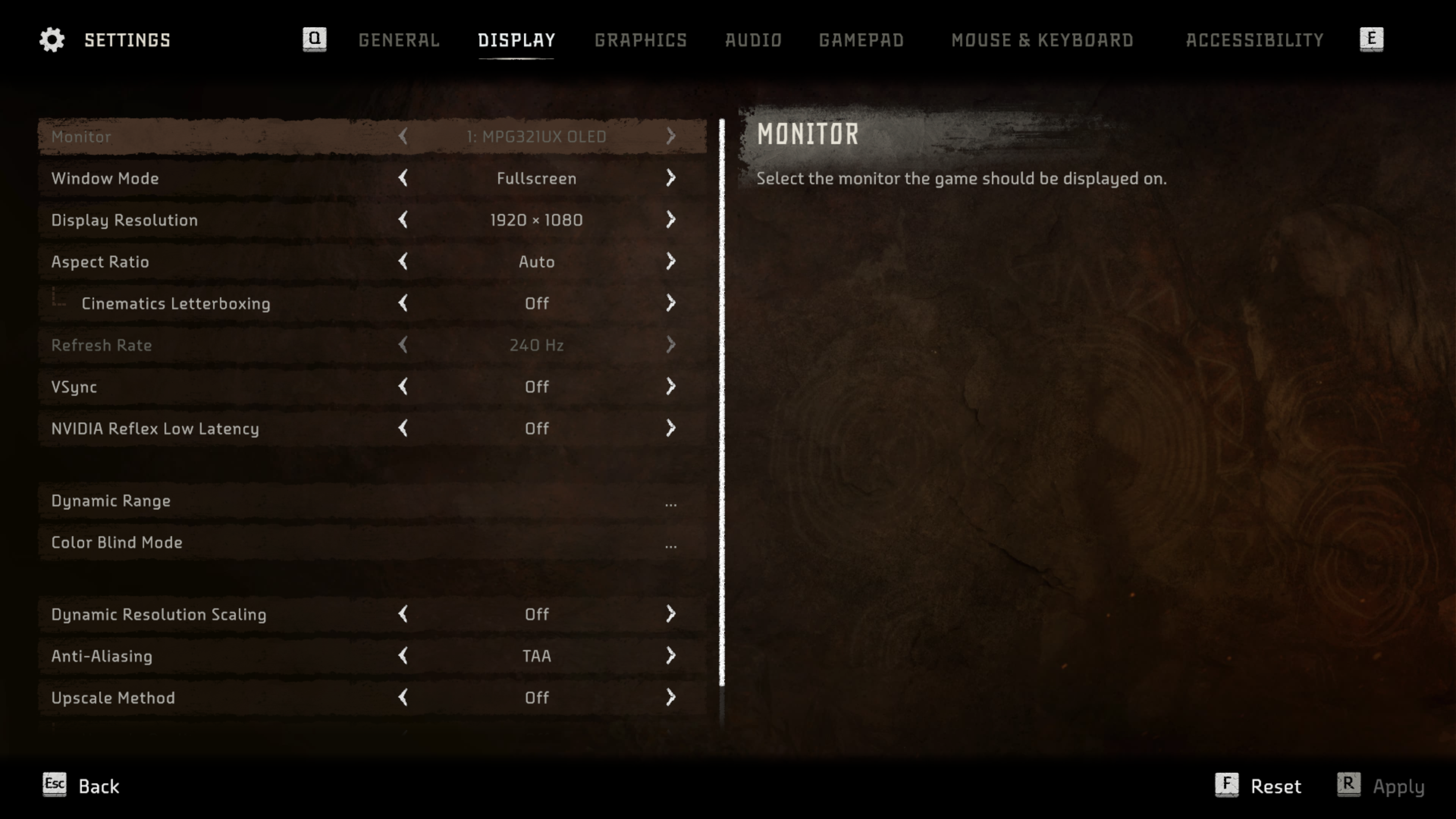Switch to the General tab
1456x819 pixels.
pyautogui.click(x=399, y=40)
